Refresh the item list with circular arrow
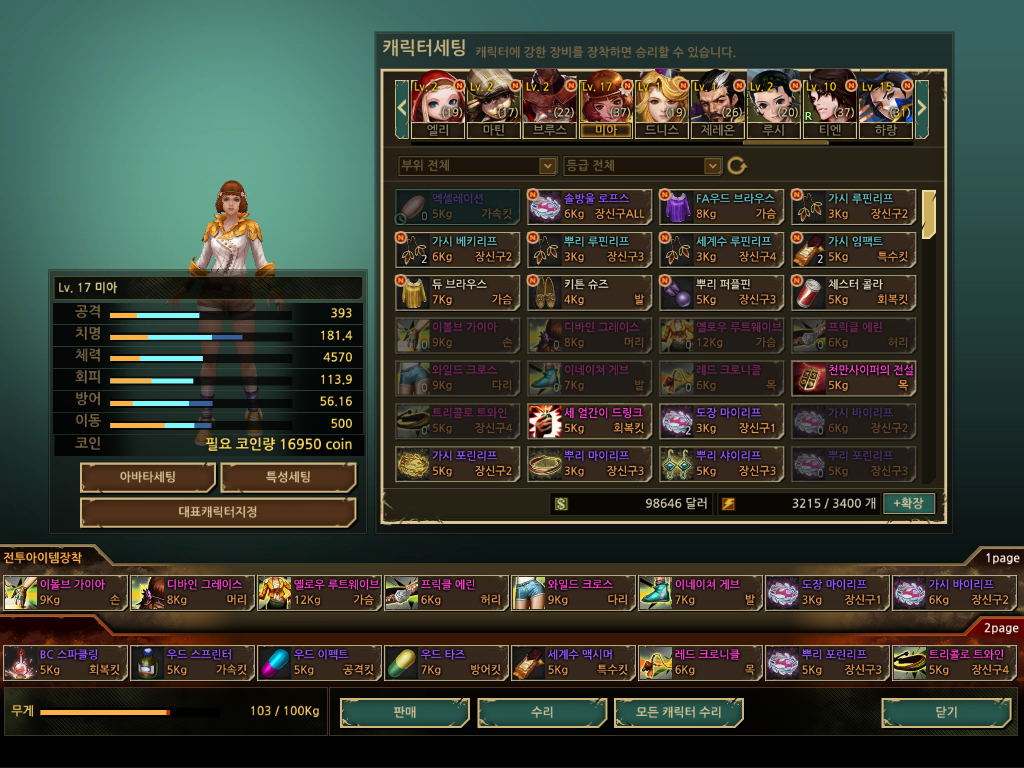The width and height of the screenshot is (1024, 768). (737, 166)
